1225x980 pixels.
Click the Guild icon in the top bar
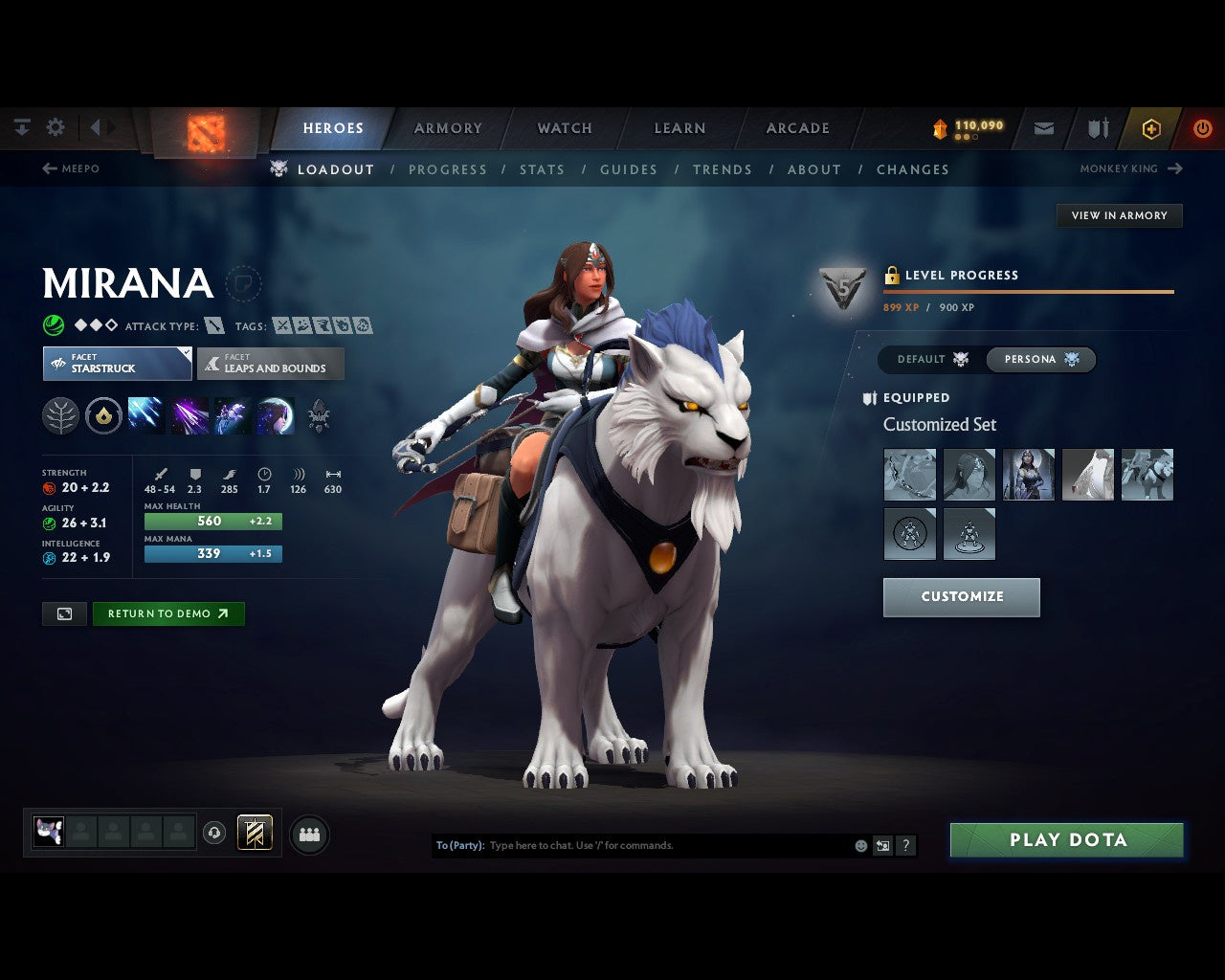1097,127
